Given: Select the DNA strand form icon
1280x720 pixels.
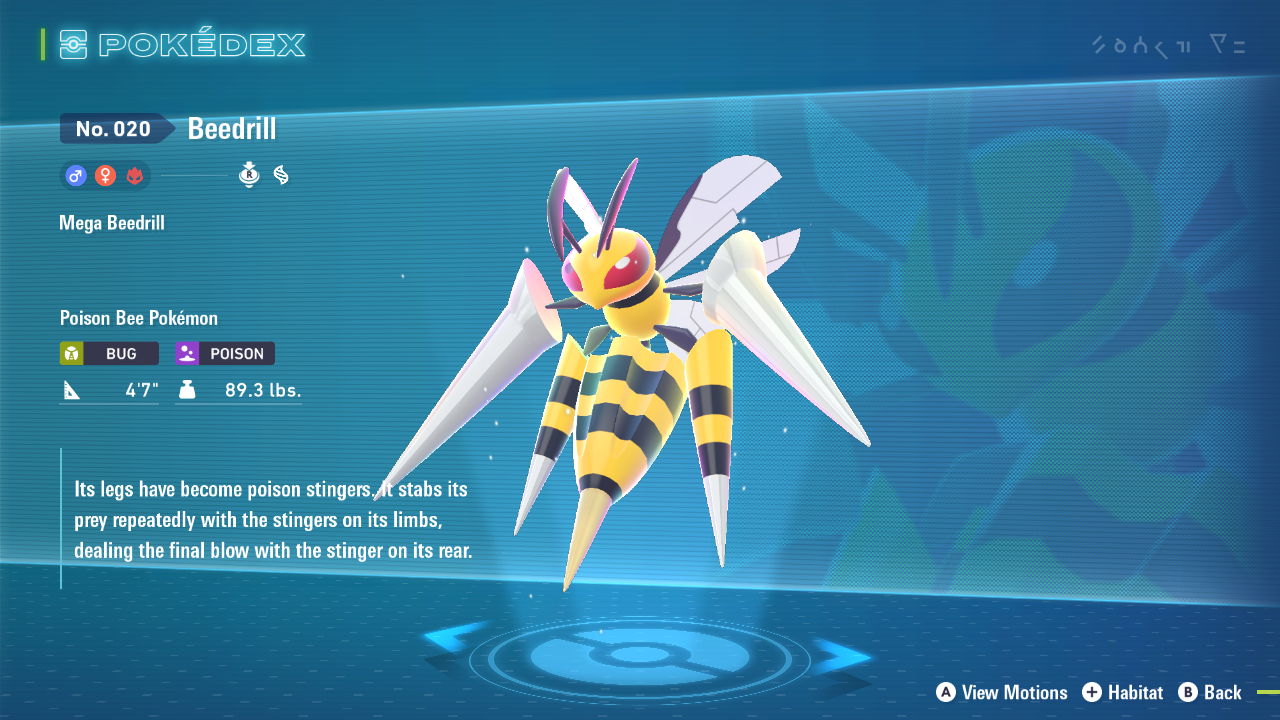Looking at the screenshot, I should click(x=281, y=174).
